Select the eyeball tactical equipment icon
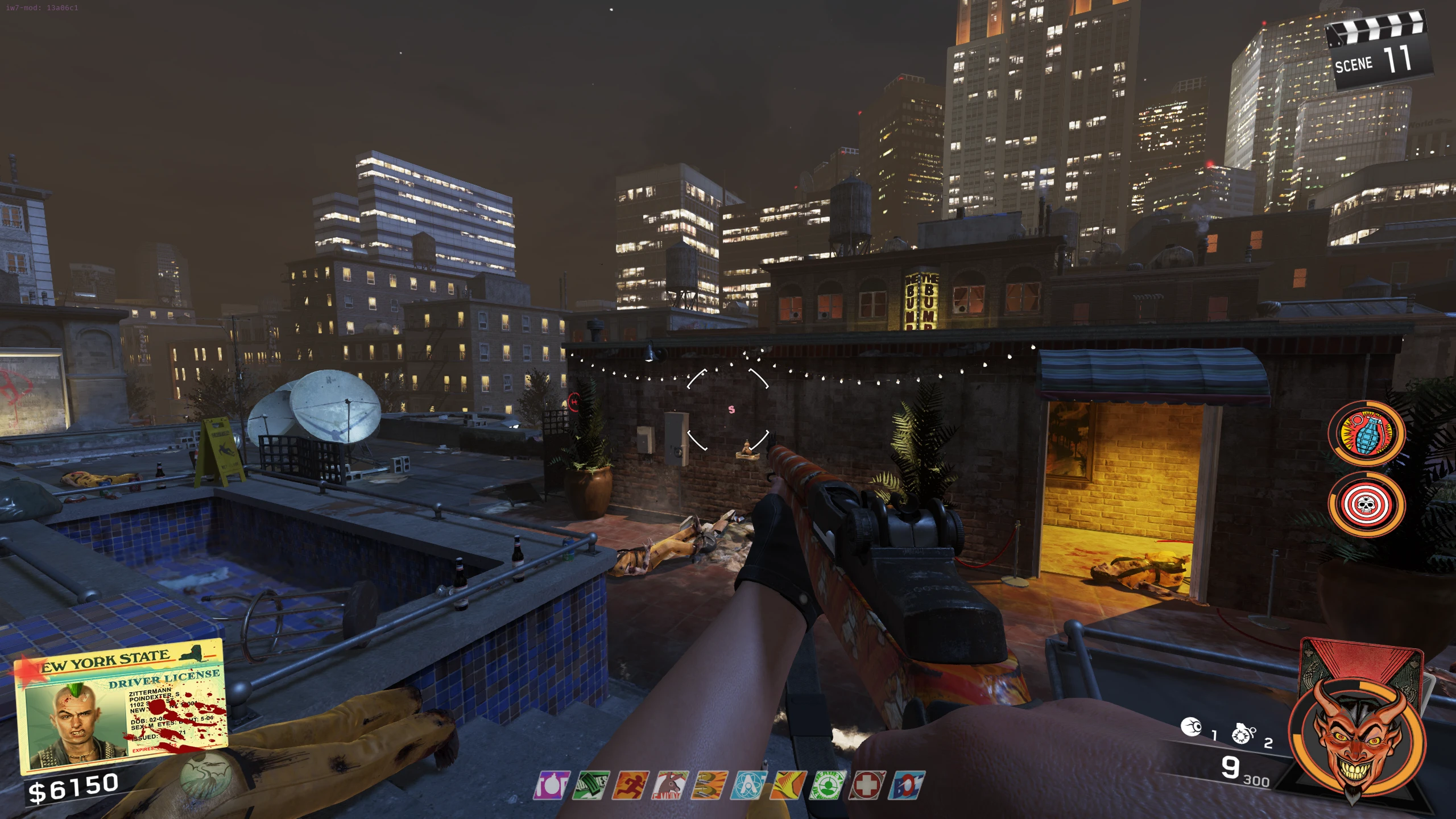 click(x=1191, y=727)
